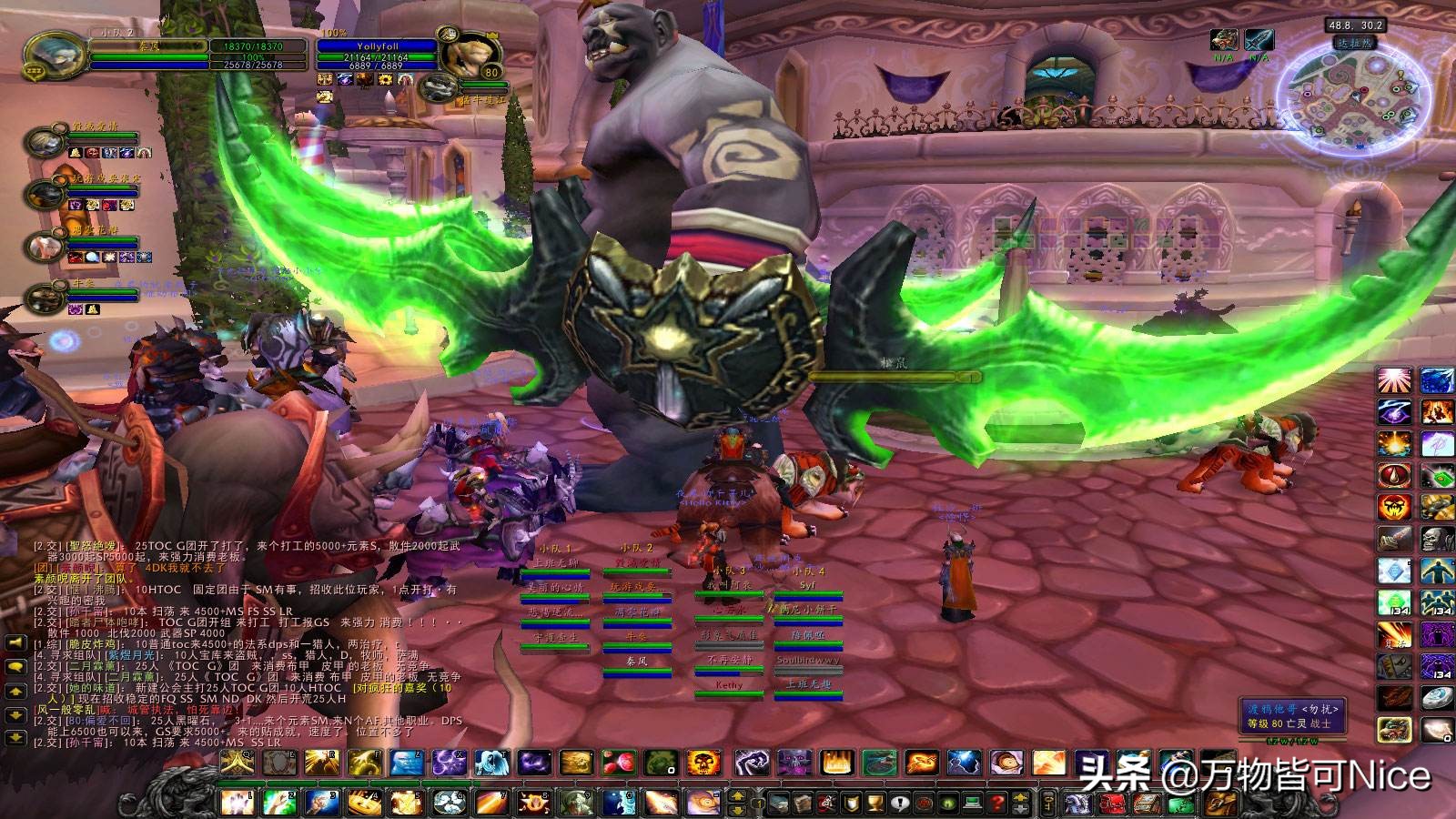The image size is (1456, 819).
Task: Open the gold trophy achievements button
Action: pyautogui.click(x=875, y=803)
